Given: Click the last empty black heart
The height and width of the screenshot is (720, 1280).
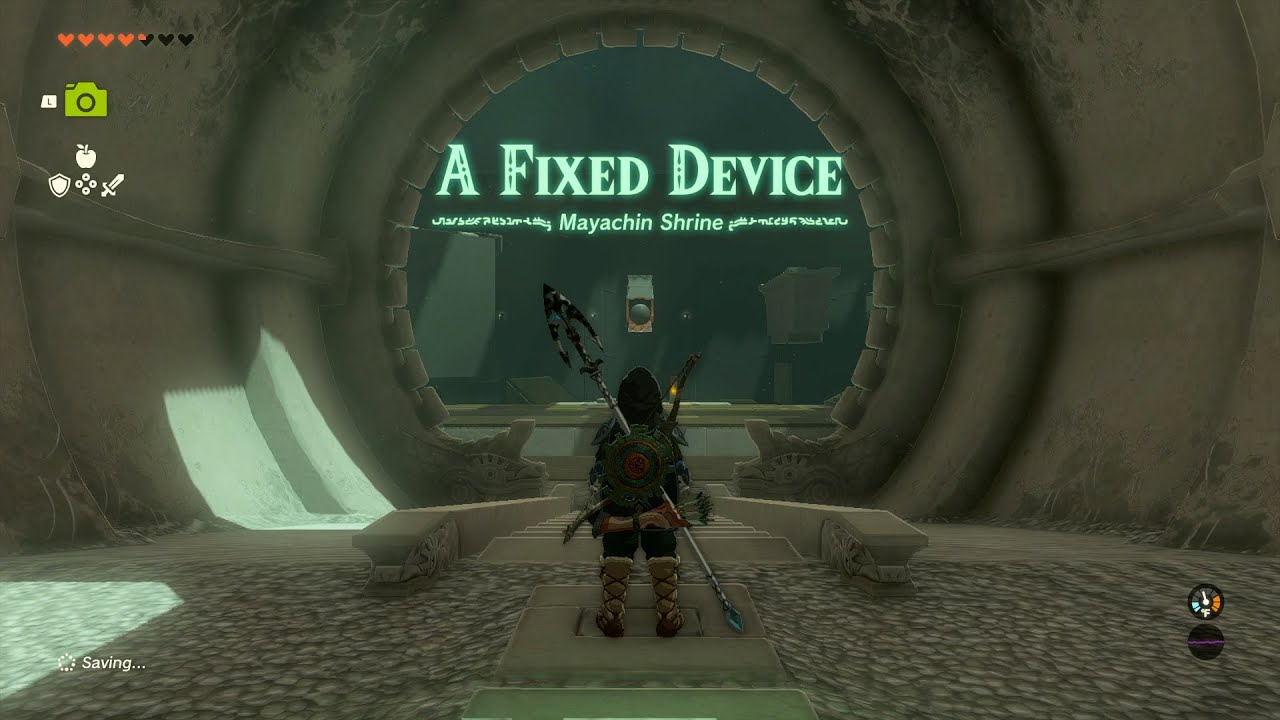Looking at the screenshot, I should tap(186, 40).
